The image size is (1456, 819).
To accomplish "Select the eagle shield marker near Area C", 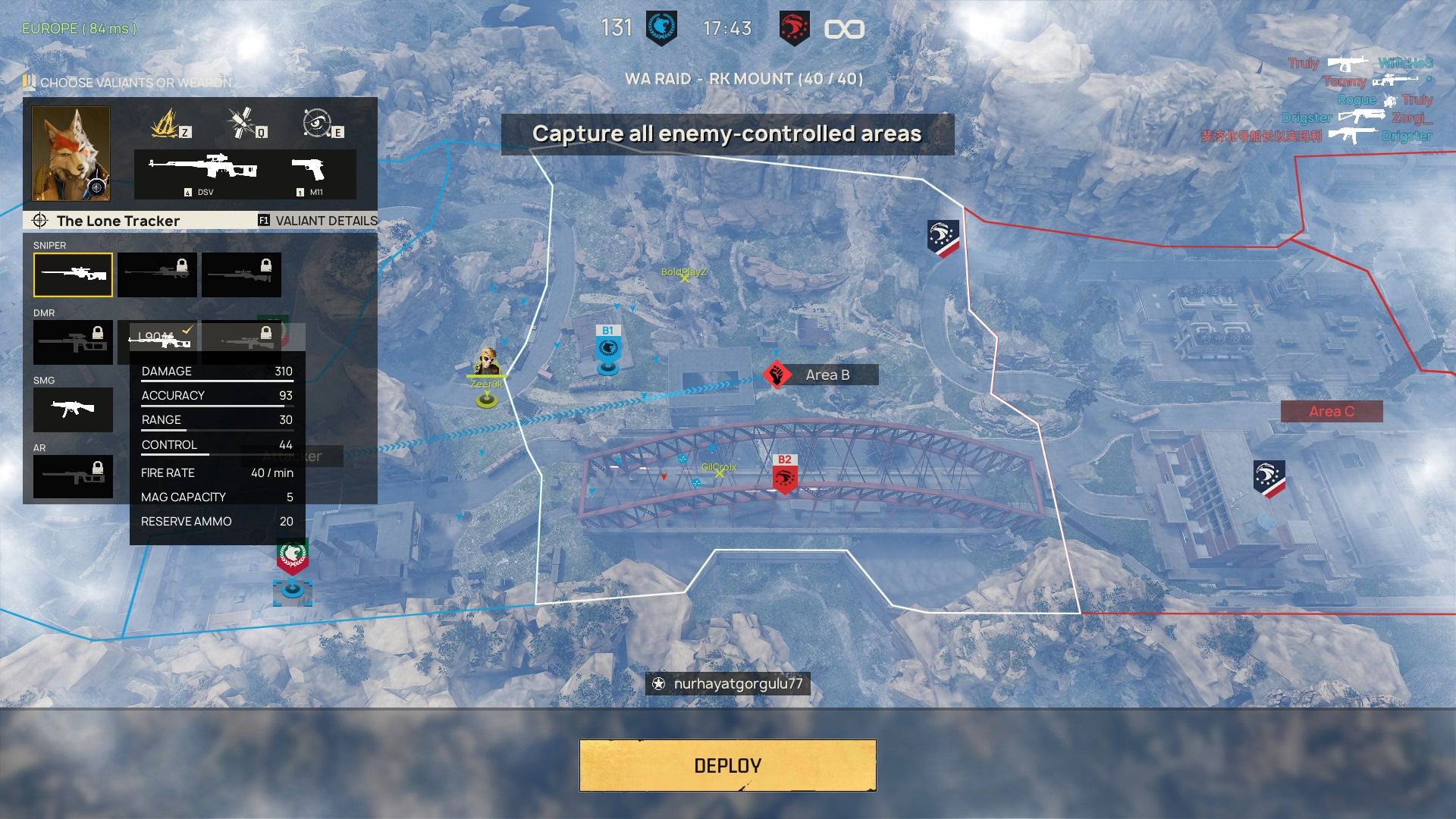I will (1269, 479).
